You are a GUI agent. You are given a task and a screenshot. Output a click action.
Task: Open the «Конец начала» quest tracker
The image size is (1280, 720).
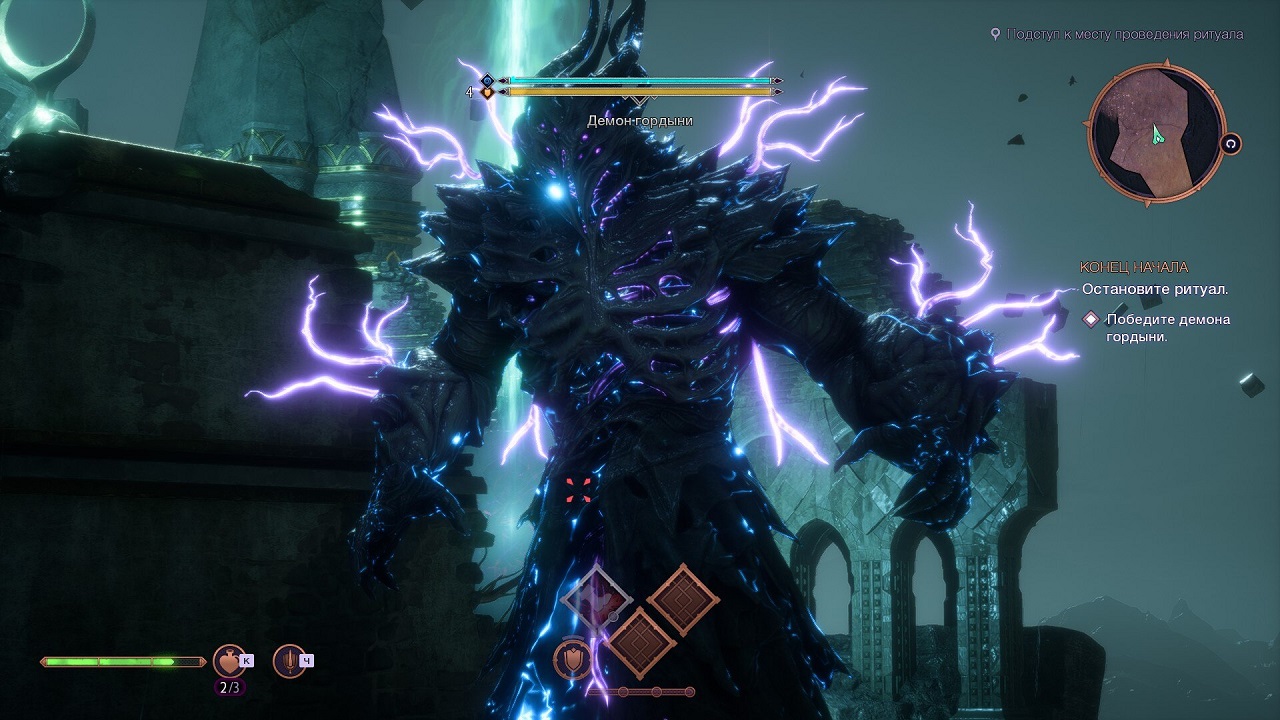(x=1133, y=267)
